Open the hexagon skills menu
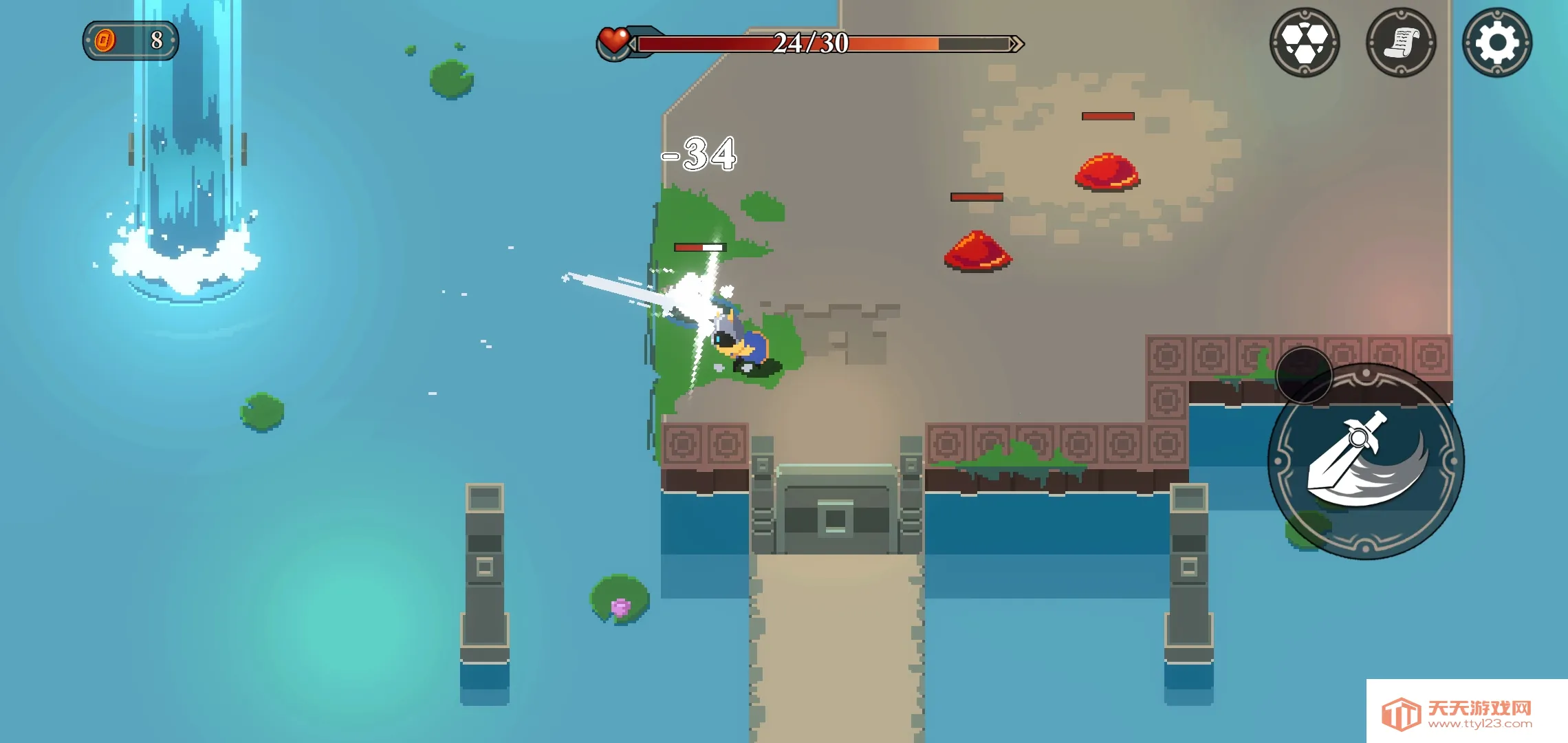Screen dimensions: 1568x743 click(1305, 43)
